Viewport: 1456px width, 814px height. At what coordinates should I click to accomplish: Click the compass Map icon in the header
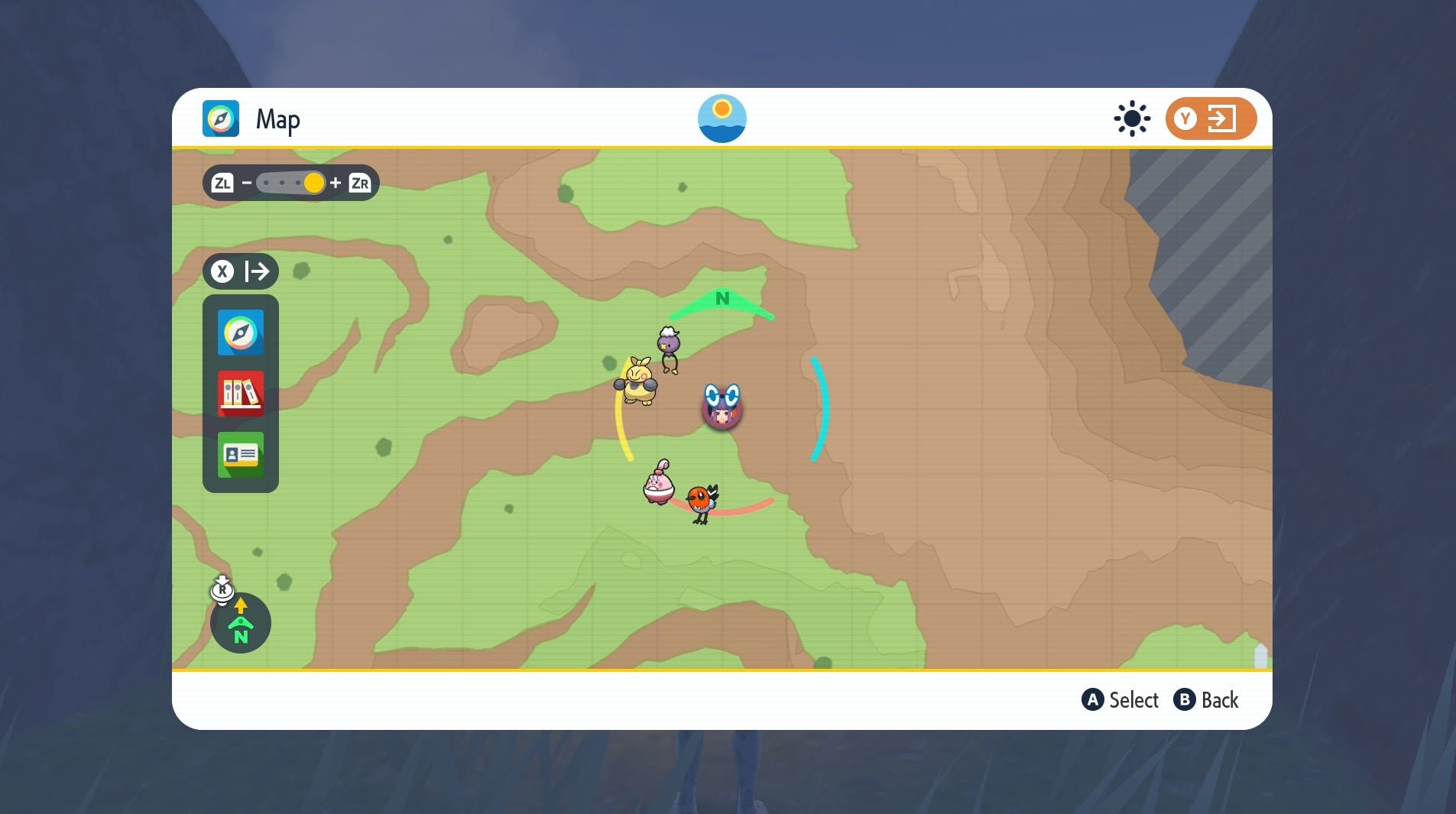coord(221,118)
